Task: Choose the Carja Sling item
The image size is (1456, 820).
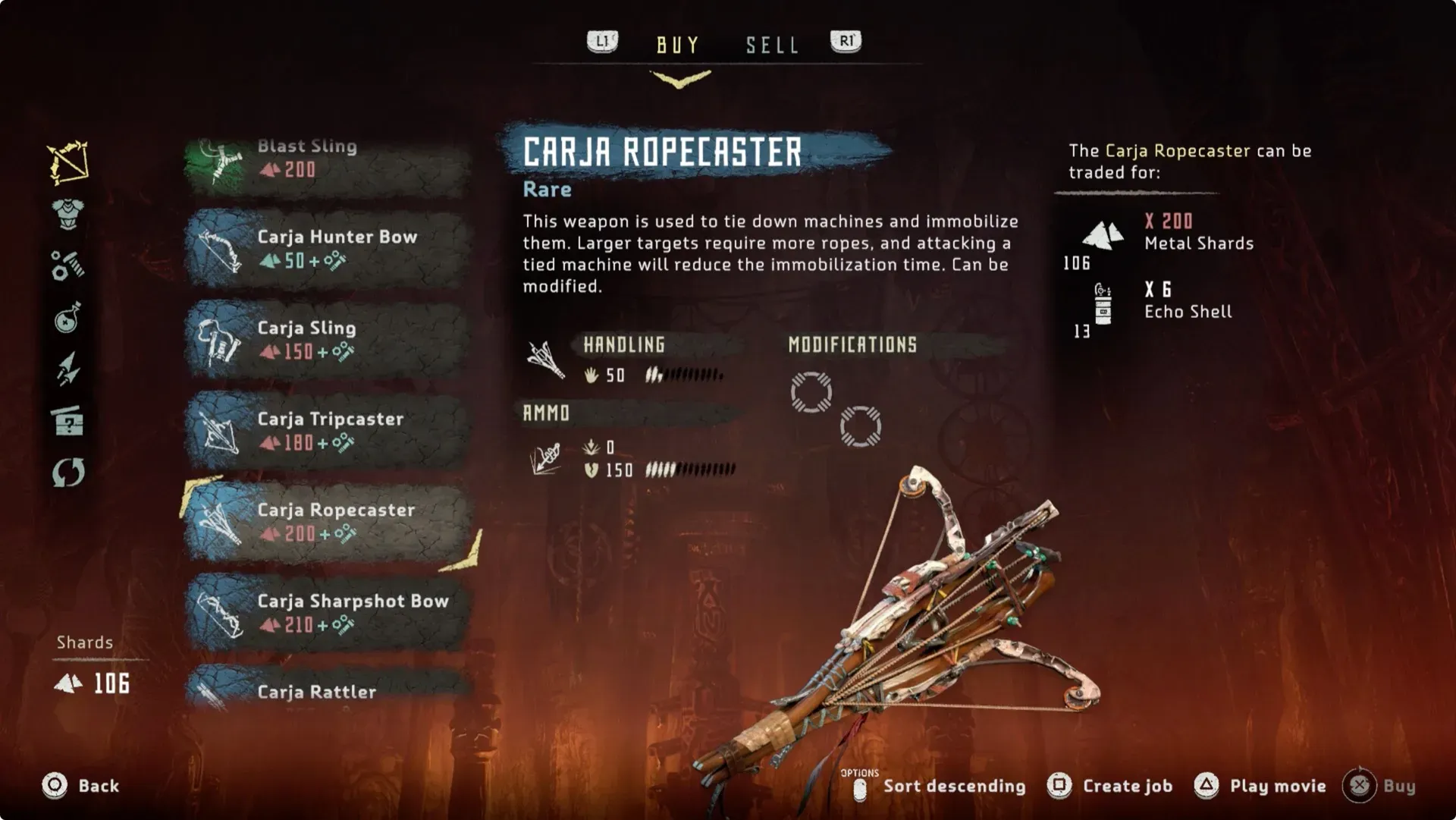Action: pos(328,339)
